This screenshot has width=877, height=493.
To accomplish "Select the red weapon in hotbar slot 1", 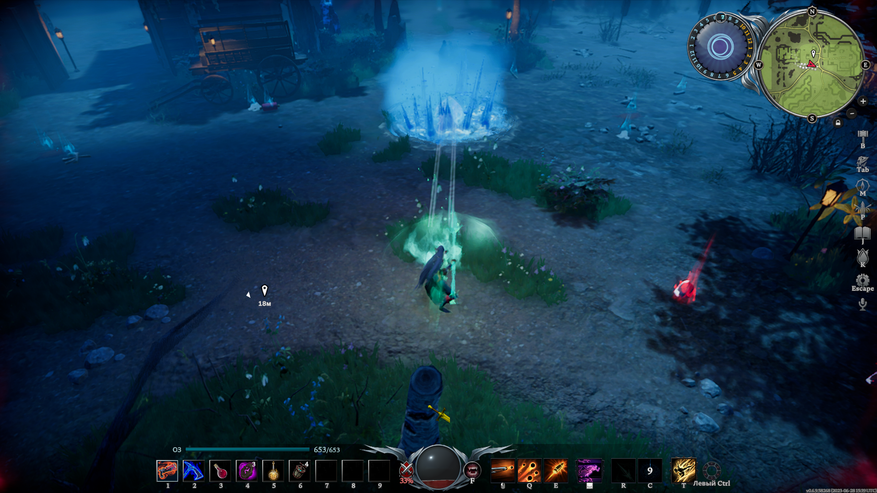I will (167, 470).
